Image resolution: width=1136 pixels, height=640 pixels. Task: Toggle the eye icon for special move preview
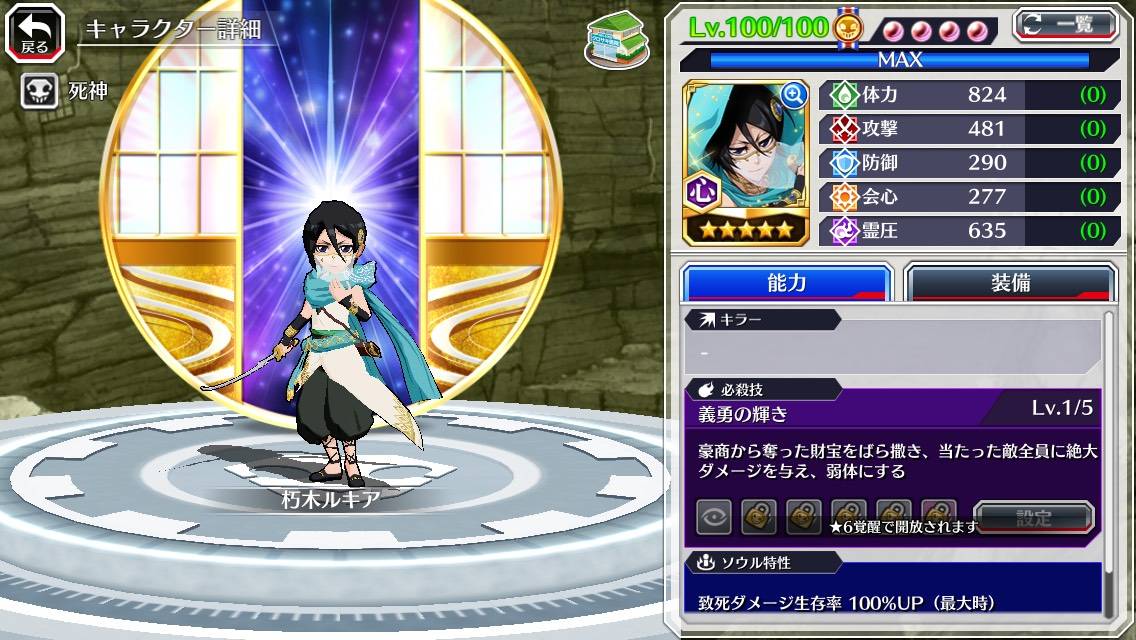click(x=714, y=518)
